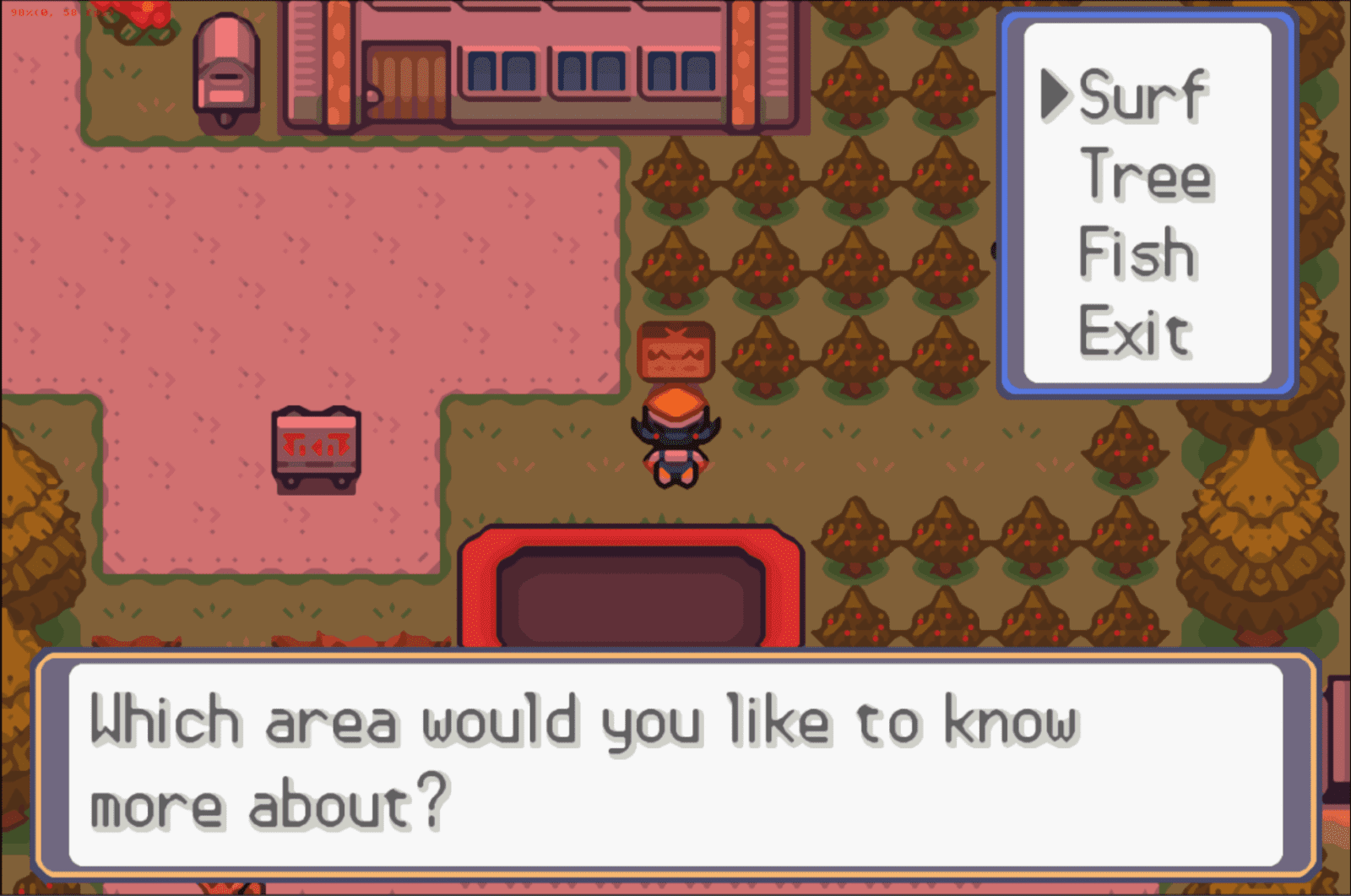Click the menu cursor arrow next to Surf
The height and width of the screenshot is (896, 1351).
[1056, 93]
